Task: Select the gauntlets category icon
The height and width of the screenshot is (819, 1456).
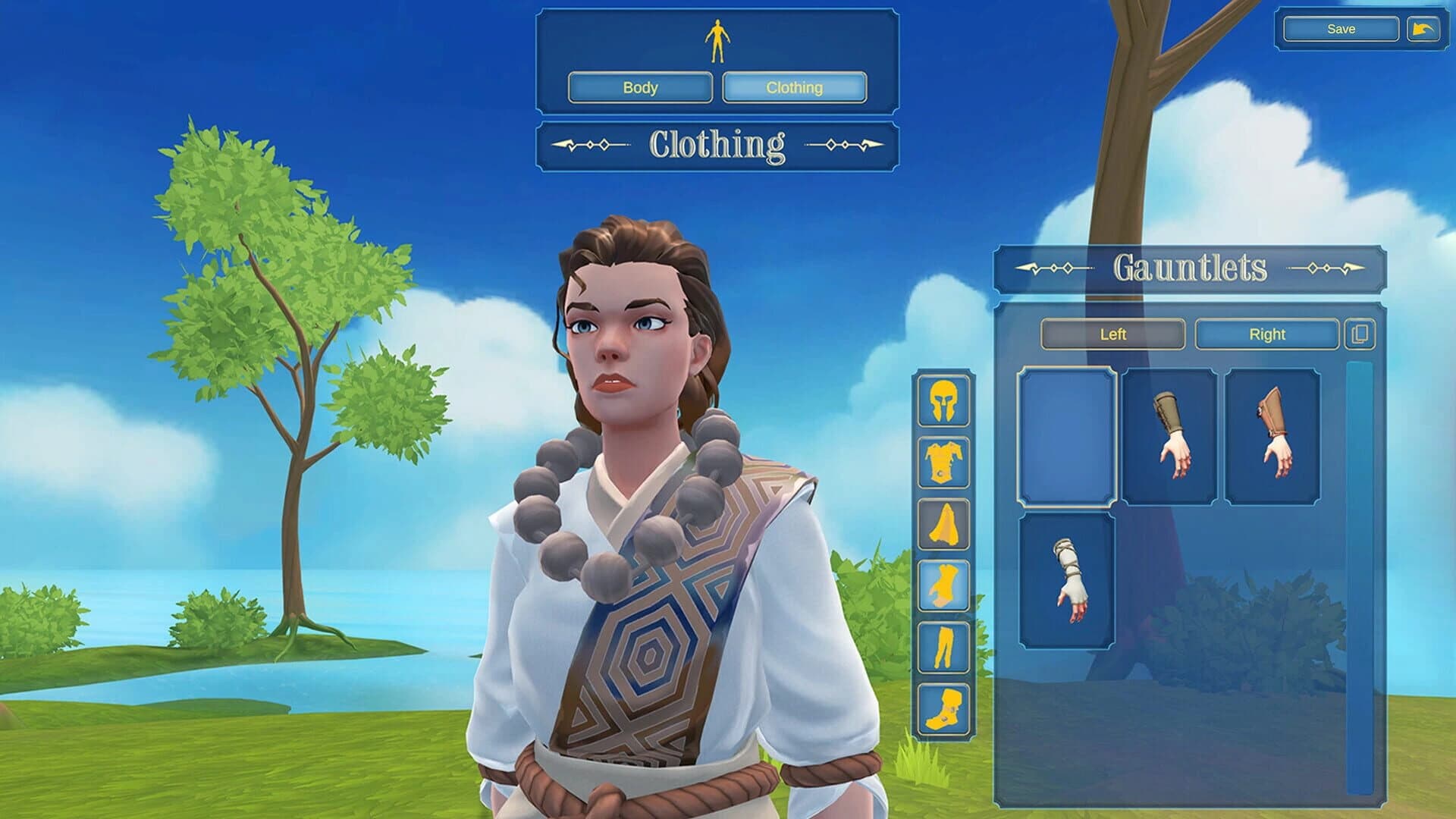Action: point(944,585)
